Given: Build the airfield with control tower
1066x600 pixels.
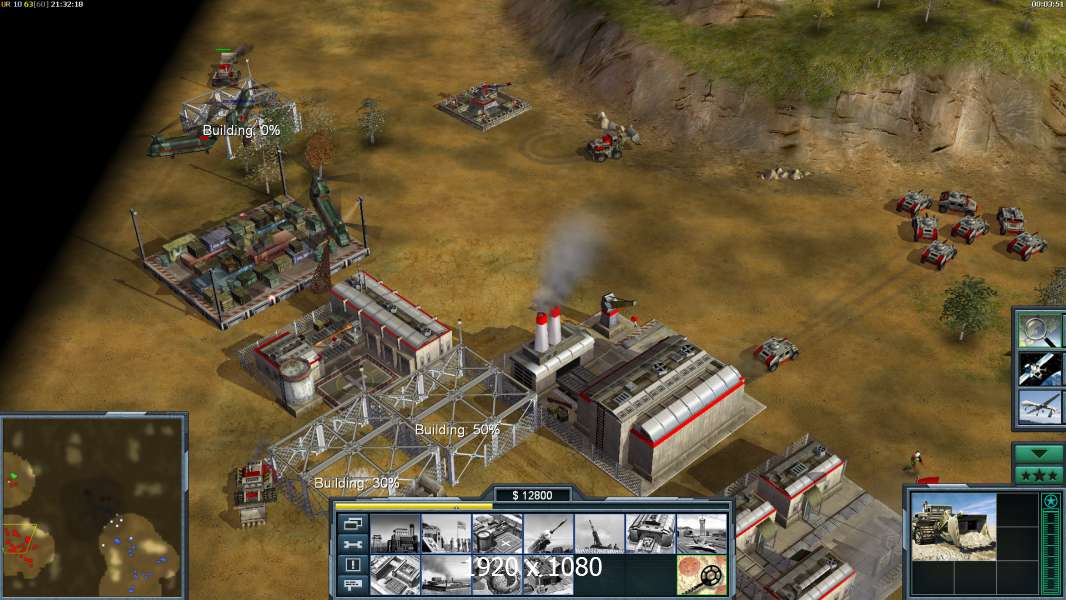Looking at the screenshot, I should tap(701, 533).
